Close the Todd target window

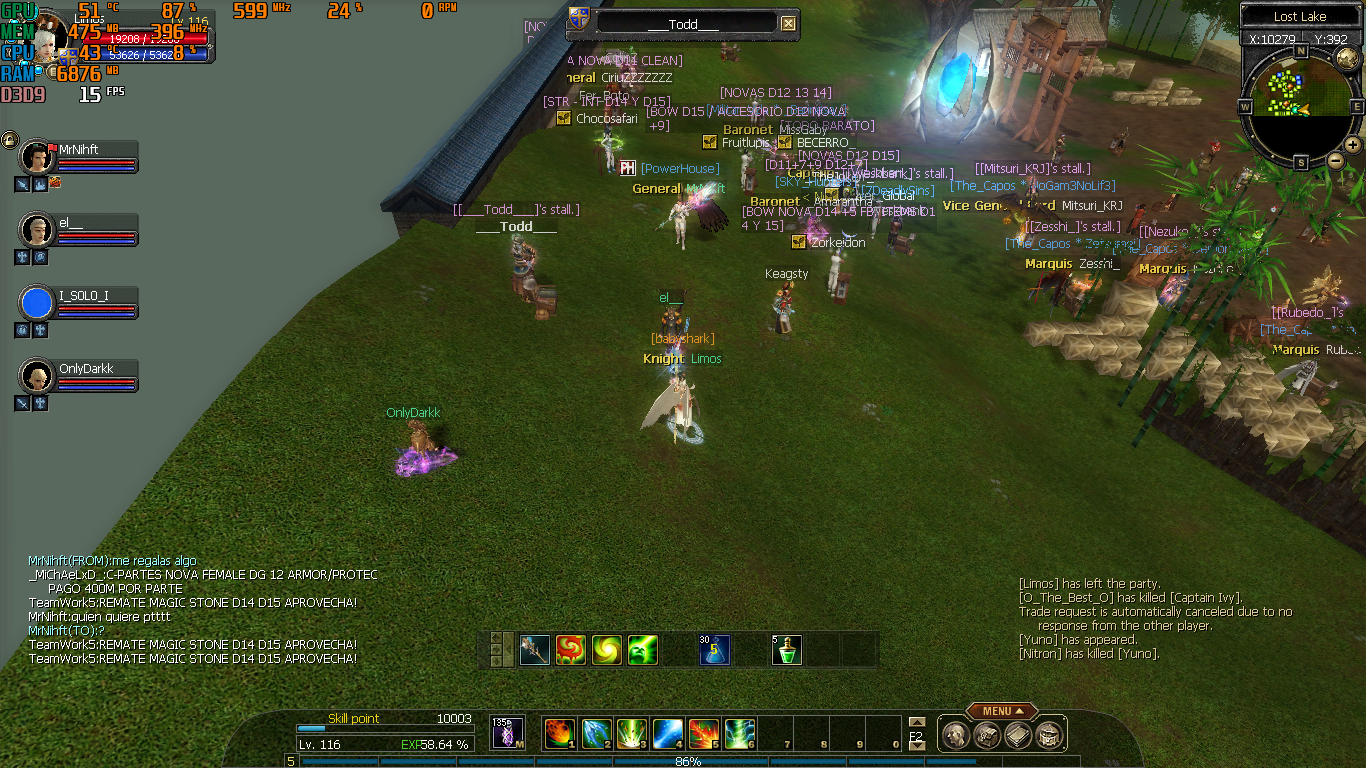coord(788,24)
